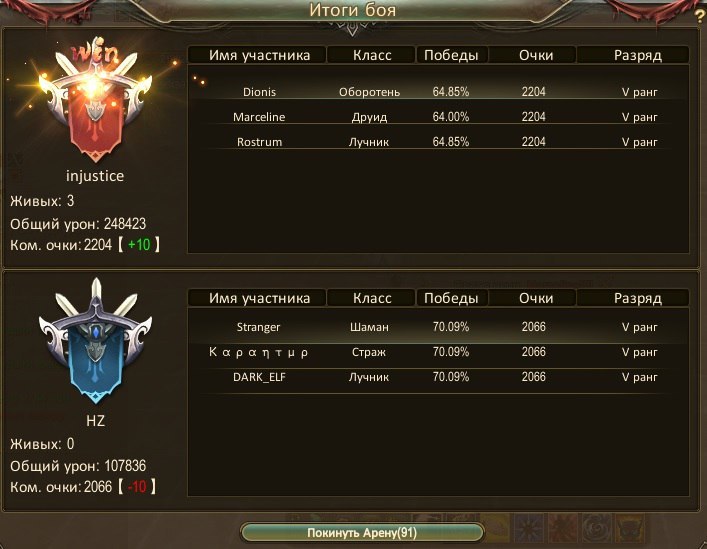Choose the Rostrum participant row
Image resolution: width=707 pixels, height=549 pixels.
pos(438,142)
